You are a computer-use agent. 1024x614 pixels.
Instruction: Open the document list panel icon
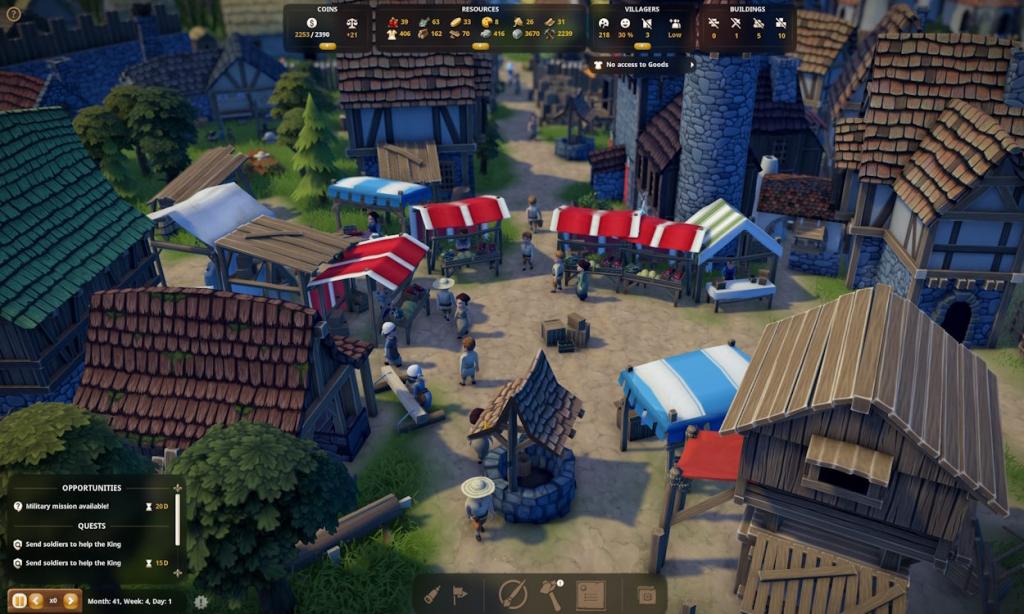(590, 595)
